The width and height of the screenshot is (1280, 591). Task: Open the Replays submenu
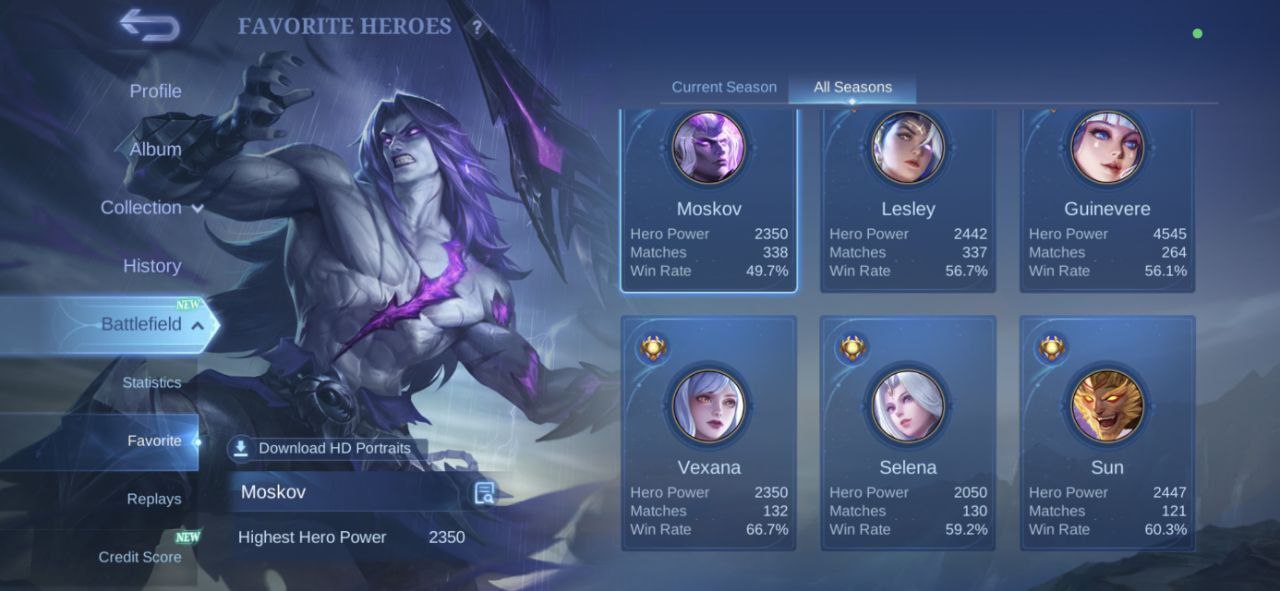pos(154,499)
